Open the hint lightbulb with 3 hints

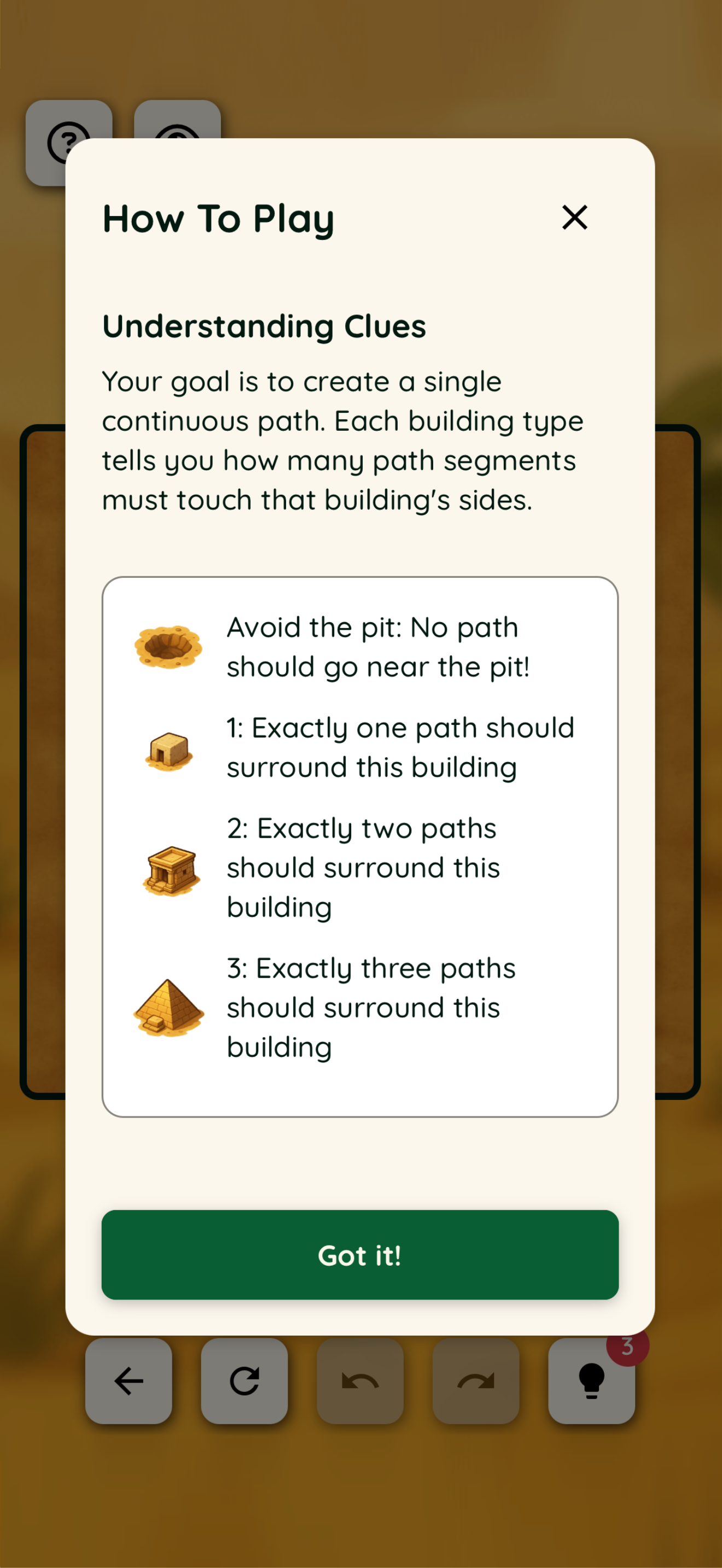(x=591, y=1380)
